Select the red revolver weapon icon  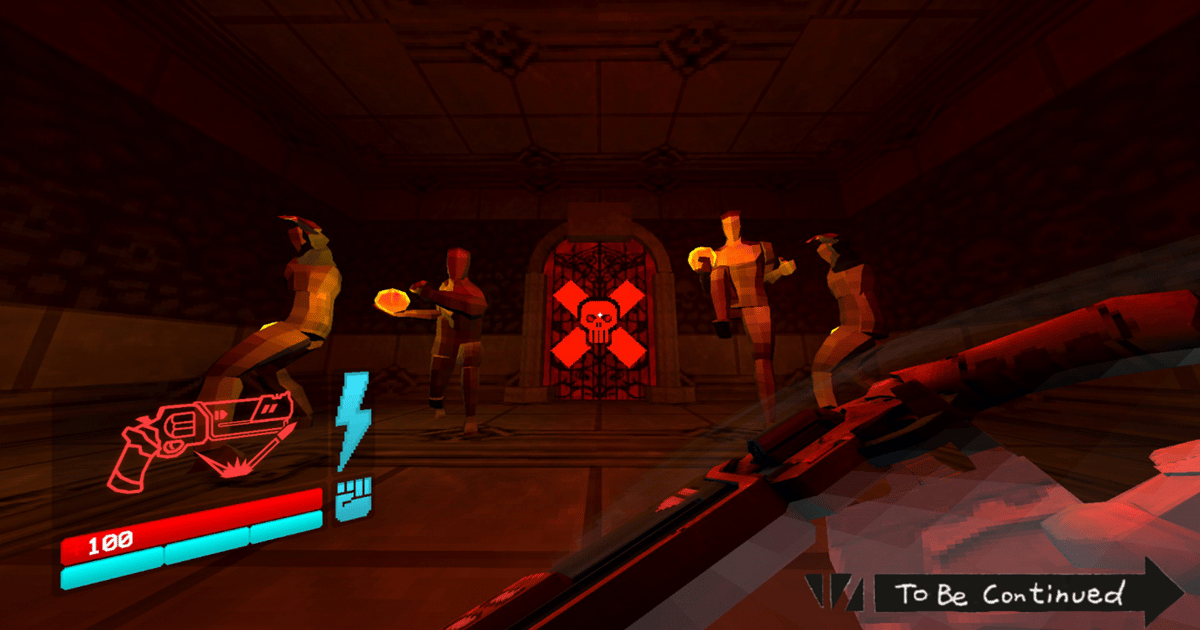point(205,440)
